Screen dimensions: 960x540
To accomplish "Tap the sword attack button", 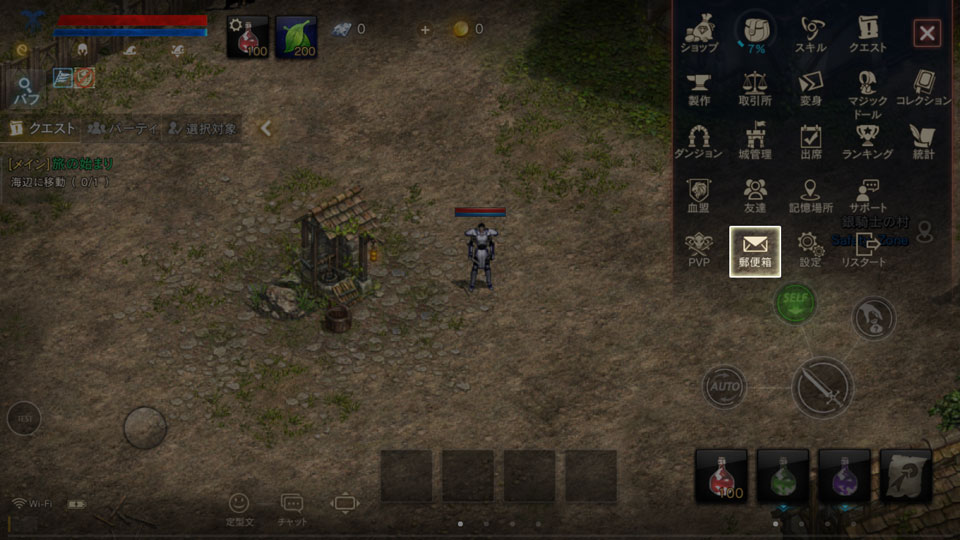I will 822,388.
